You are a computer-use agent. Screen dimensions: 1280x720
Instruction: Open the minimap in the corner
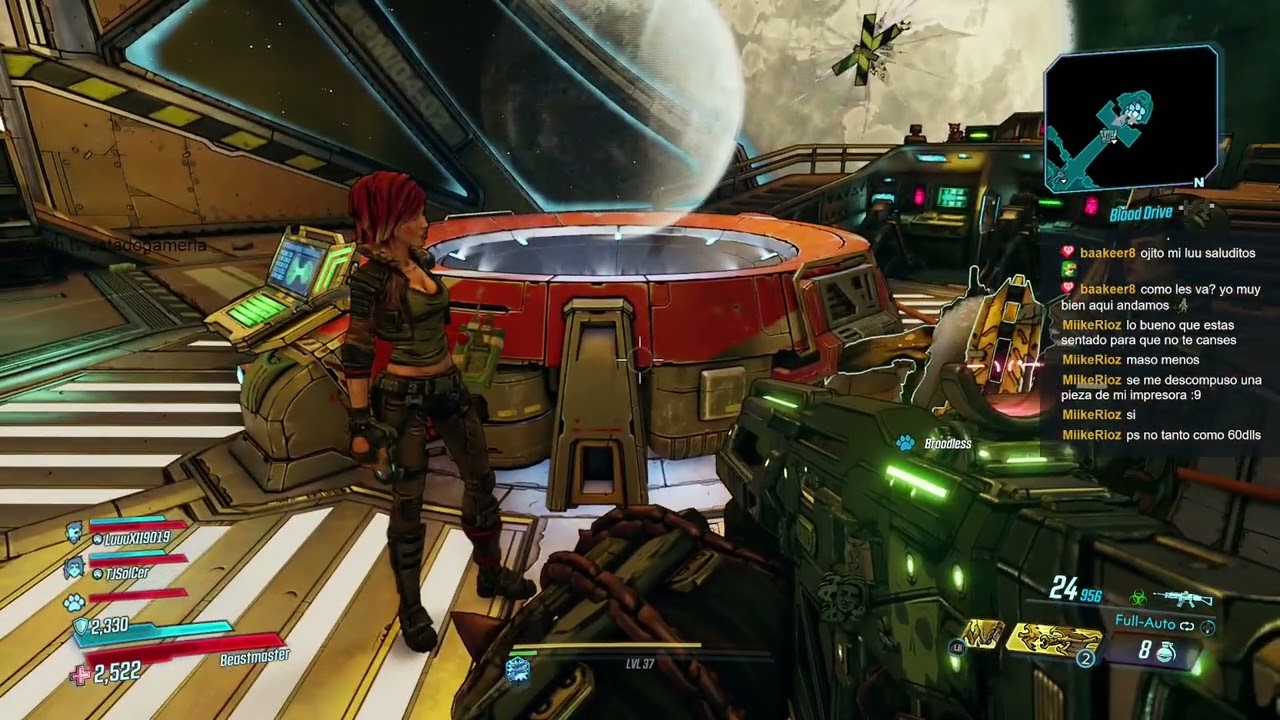1131,118
